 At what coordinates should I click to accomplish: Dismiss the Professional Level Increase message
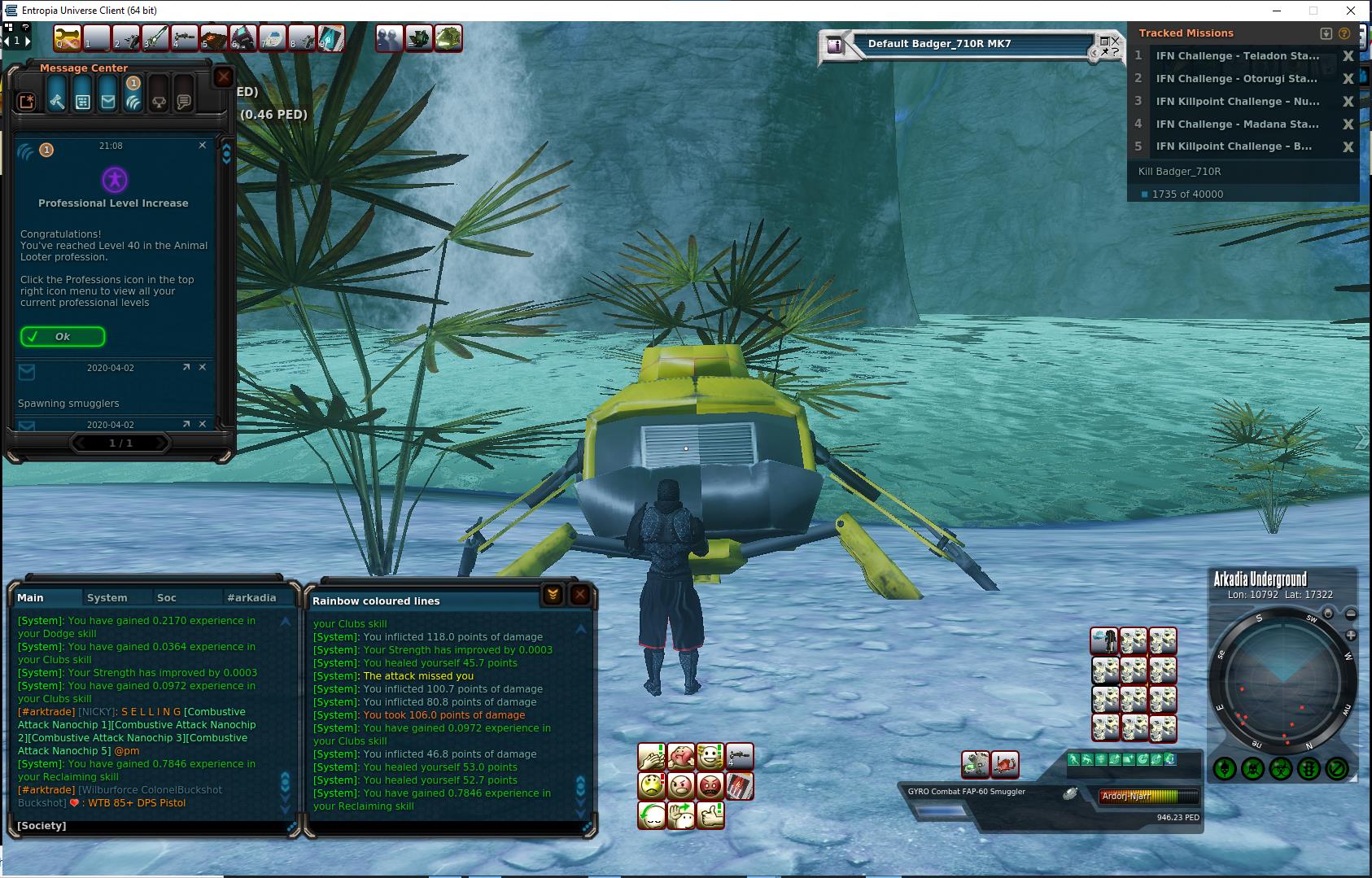[x=203, y=145]
